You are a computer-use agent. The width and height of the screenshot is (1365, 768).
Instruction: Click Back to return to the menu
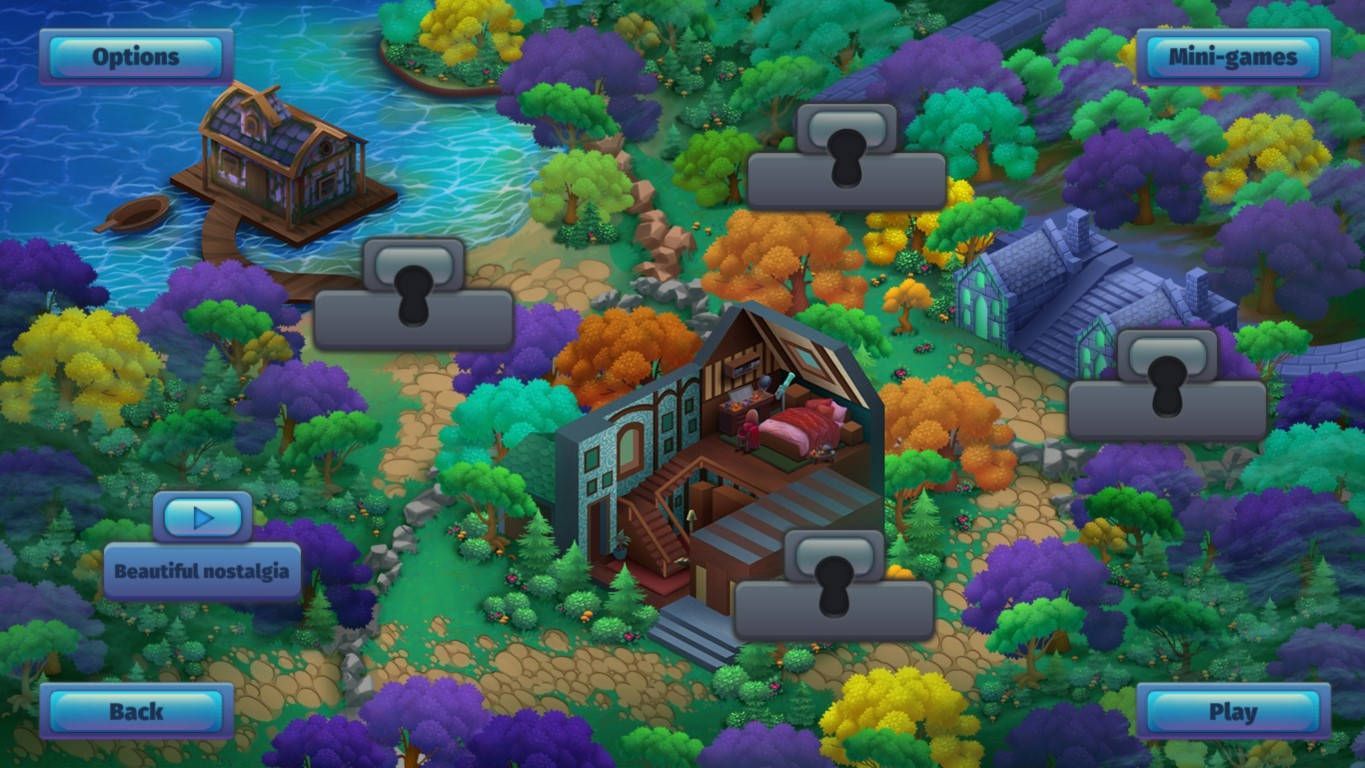click(x=137, y=711)
